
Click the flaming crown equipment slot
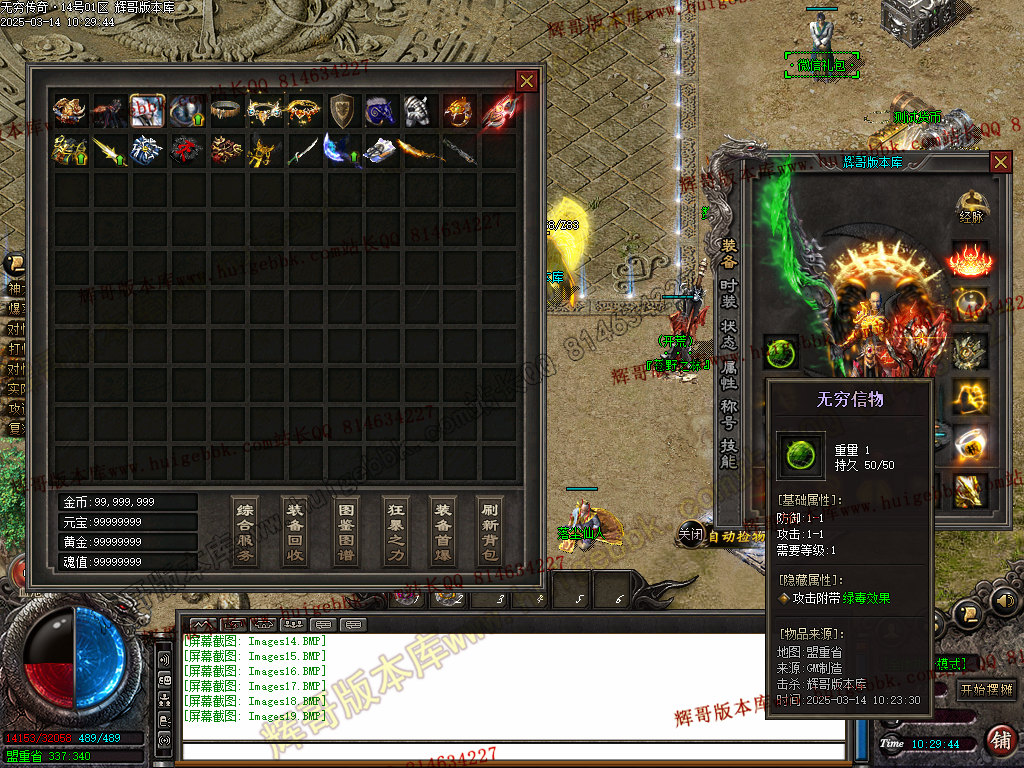click(970, 258)
